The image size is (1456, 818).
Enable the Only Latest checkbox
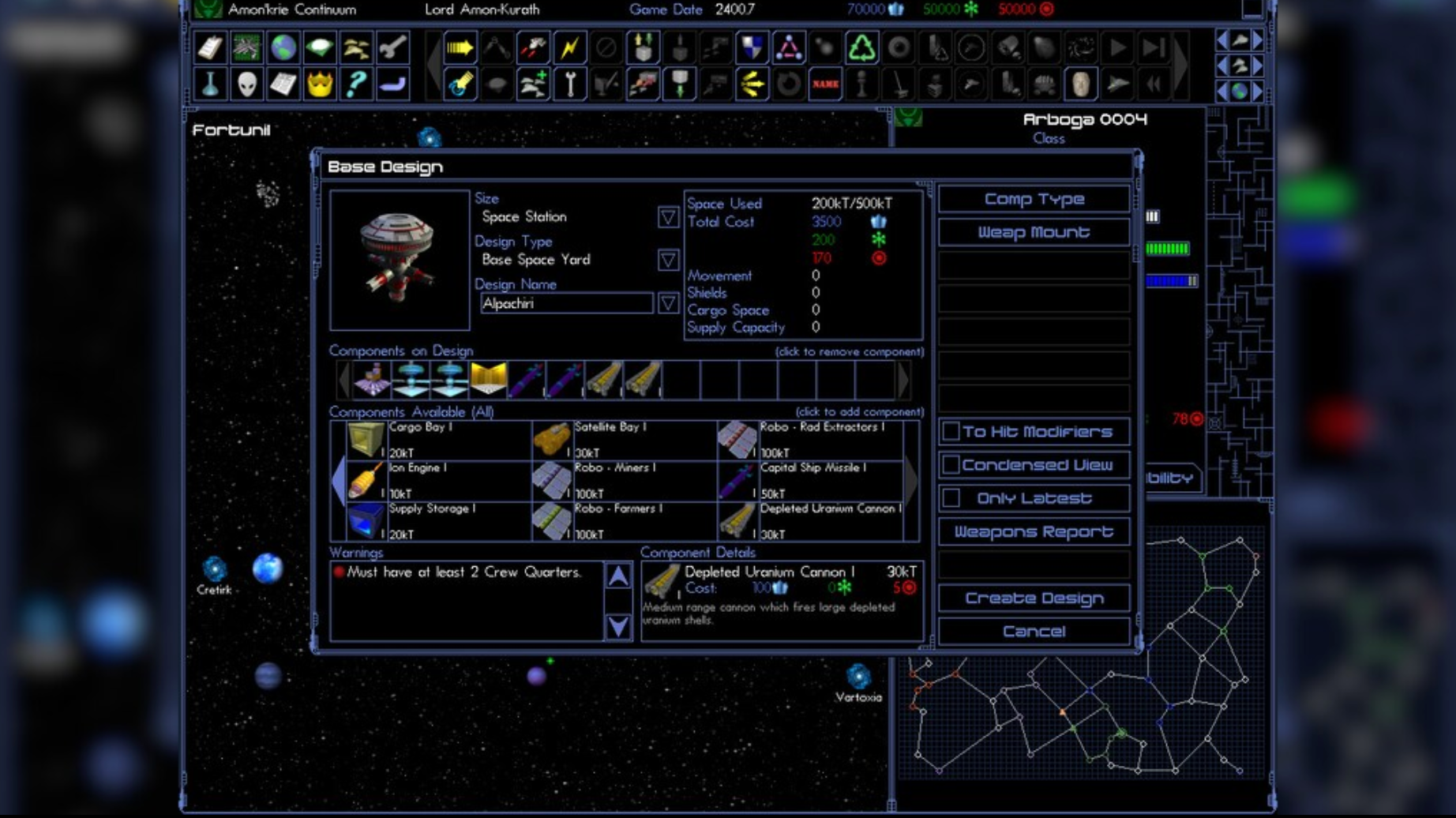951,497
